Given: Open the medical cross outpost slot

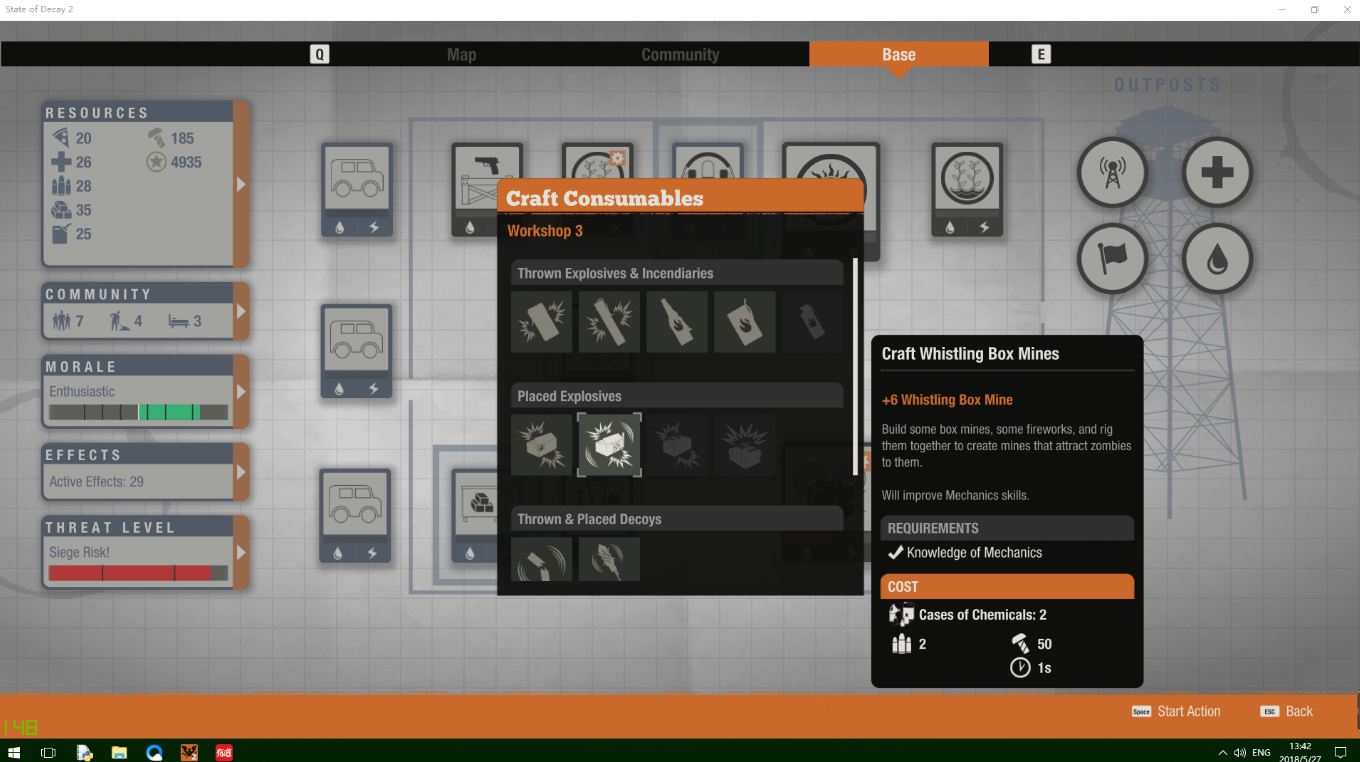Looking at the screenshot, I should point(1217,173).
